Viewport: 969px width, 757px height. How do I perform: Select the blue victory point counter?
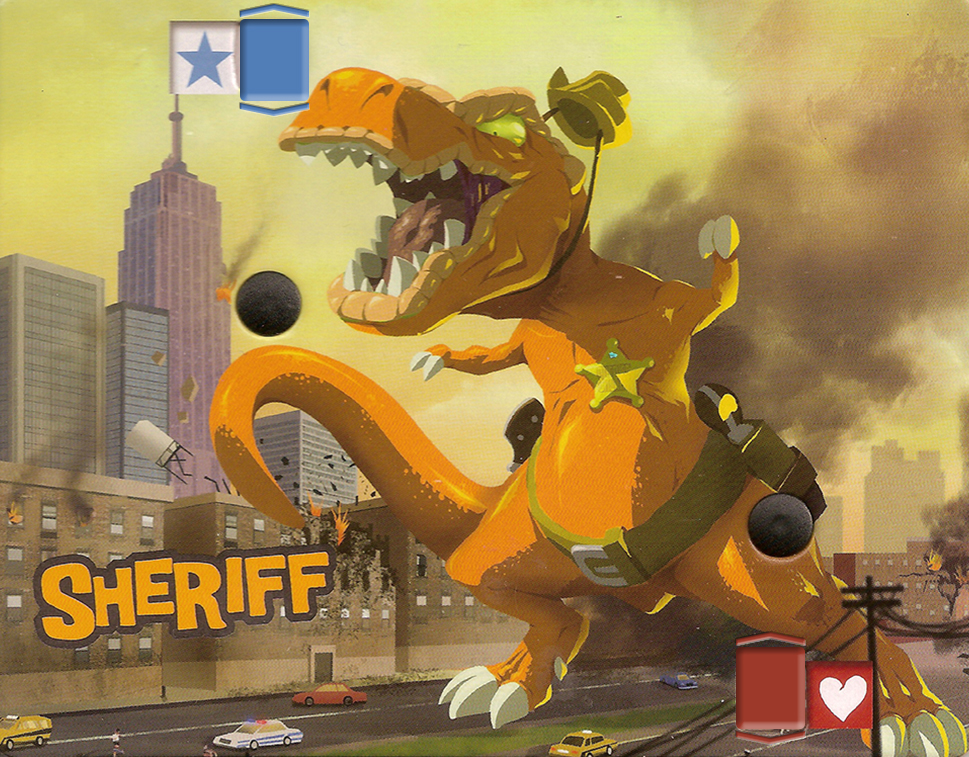coord(274,58)
